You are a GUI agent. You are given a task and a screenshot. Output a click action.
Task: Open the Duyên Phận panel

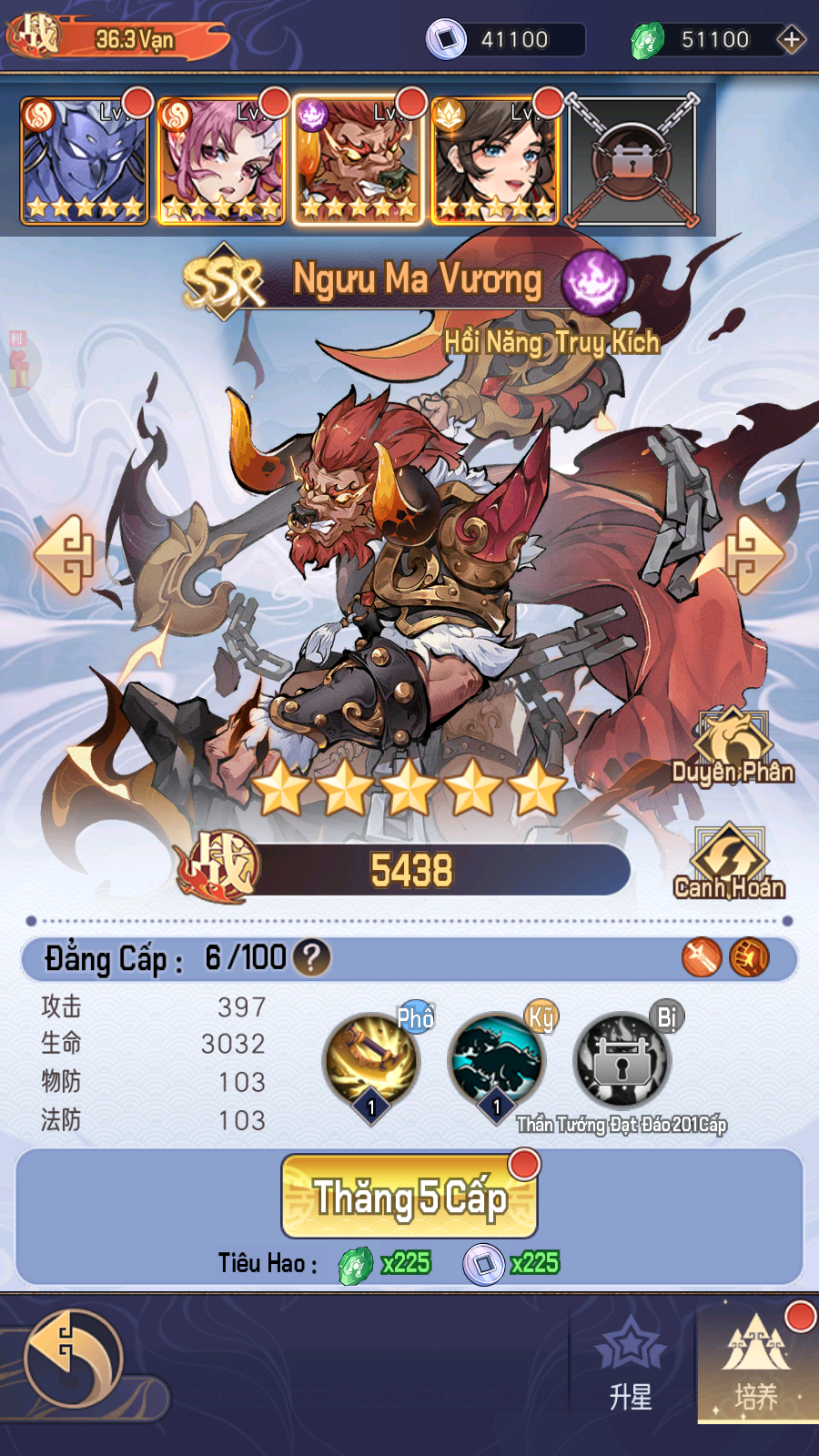[733, 748]
